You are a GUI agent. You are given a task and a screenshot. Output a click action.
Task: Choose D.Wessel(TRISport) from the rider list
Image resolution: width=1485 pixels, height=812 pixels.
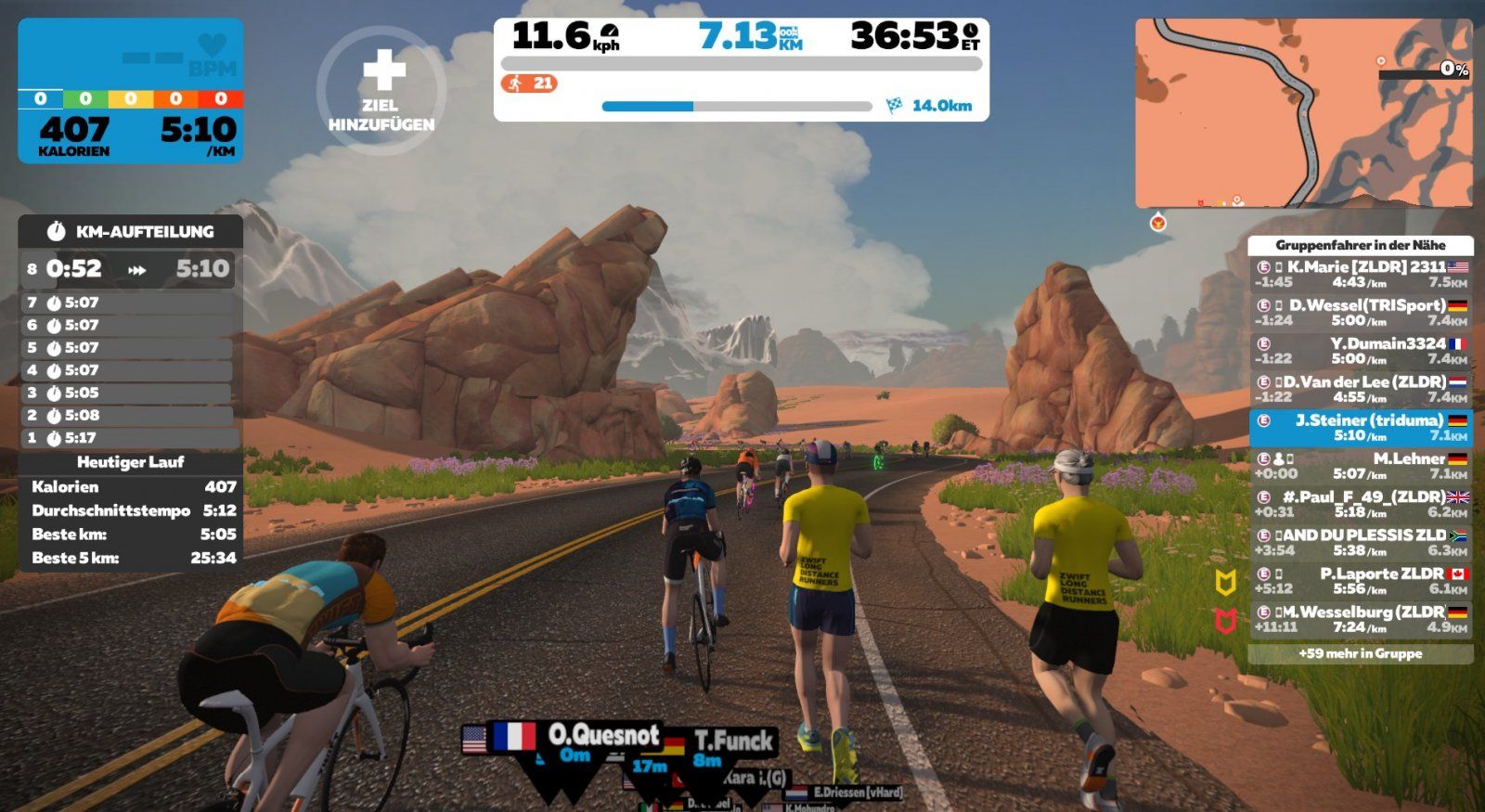[x=1360, y=312]
